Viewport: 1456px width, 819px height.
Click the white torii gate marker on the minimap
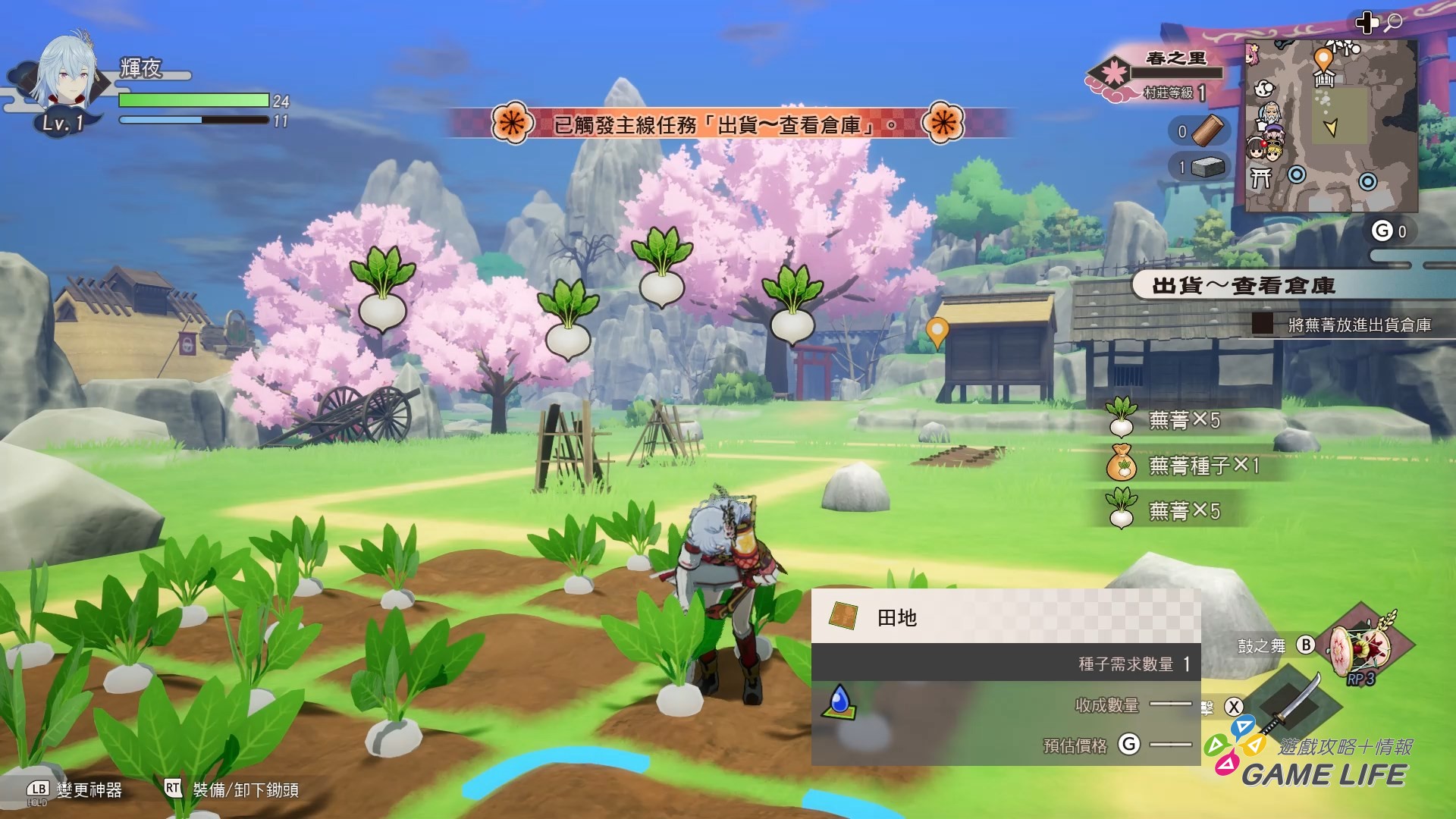pos(1260,177)
